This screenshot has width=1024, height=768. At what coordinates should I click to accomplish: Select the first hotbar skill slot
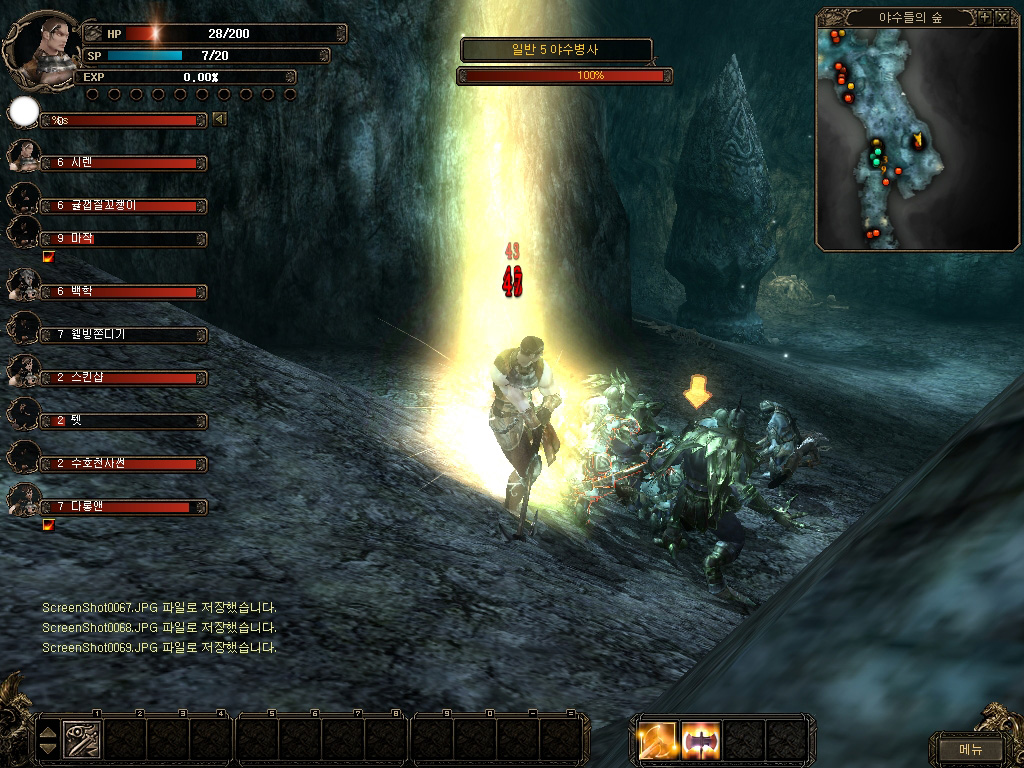pos(81,739)
